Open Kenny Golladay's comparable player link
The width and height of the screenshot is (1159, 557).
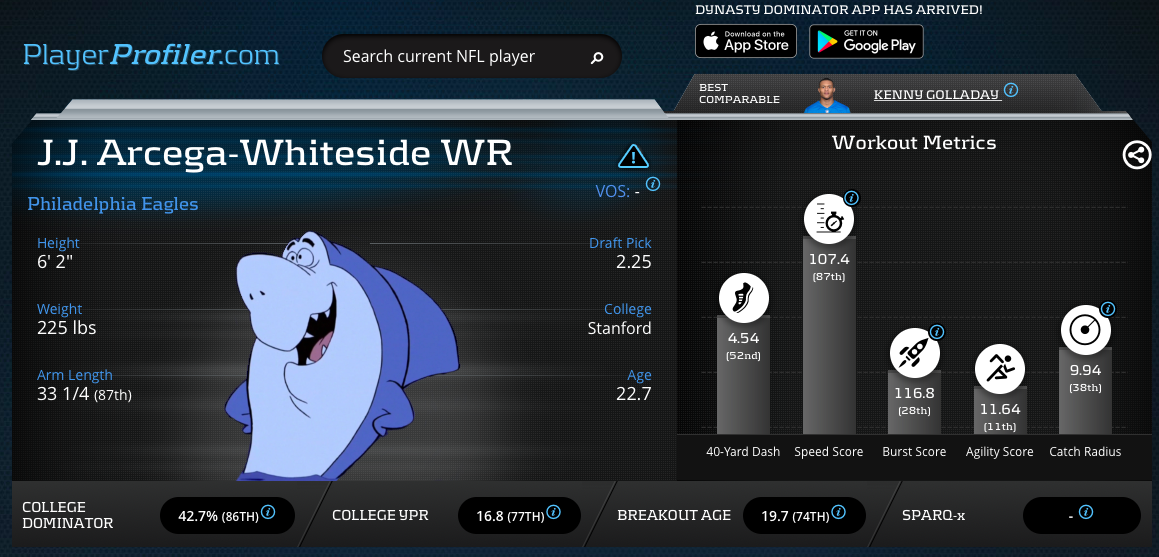936,94
